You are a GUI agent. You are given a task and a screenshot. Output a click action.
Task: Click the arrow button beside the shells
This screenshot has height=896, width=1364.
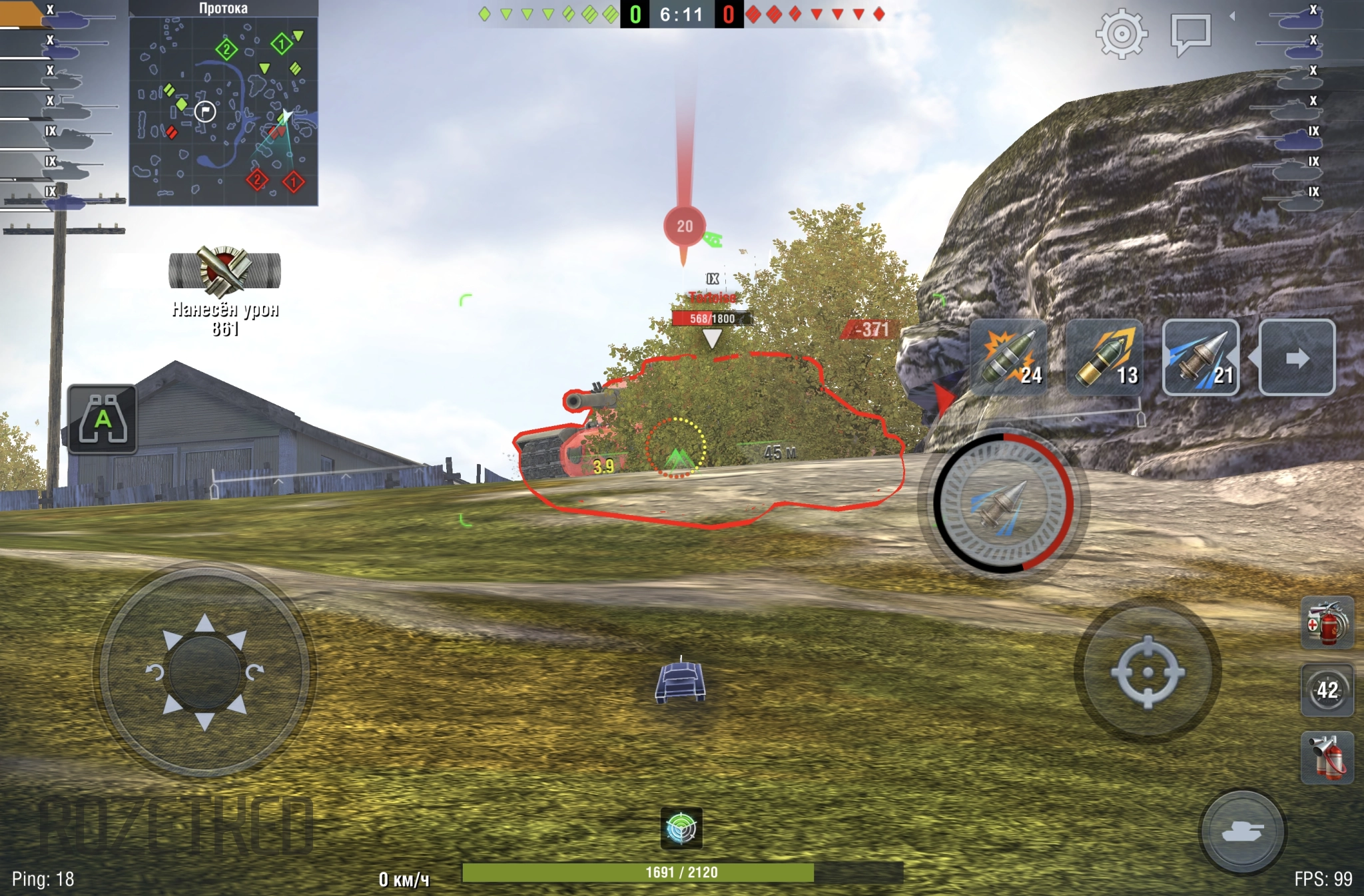1297,357
